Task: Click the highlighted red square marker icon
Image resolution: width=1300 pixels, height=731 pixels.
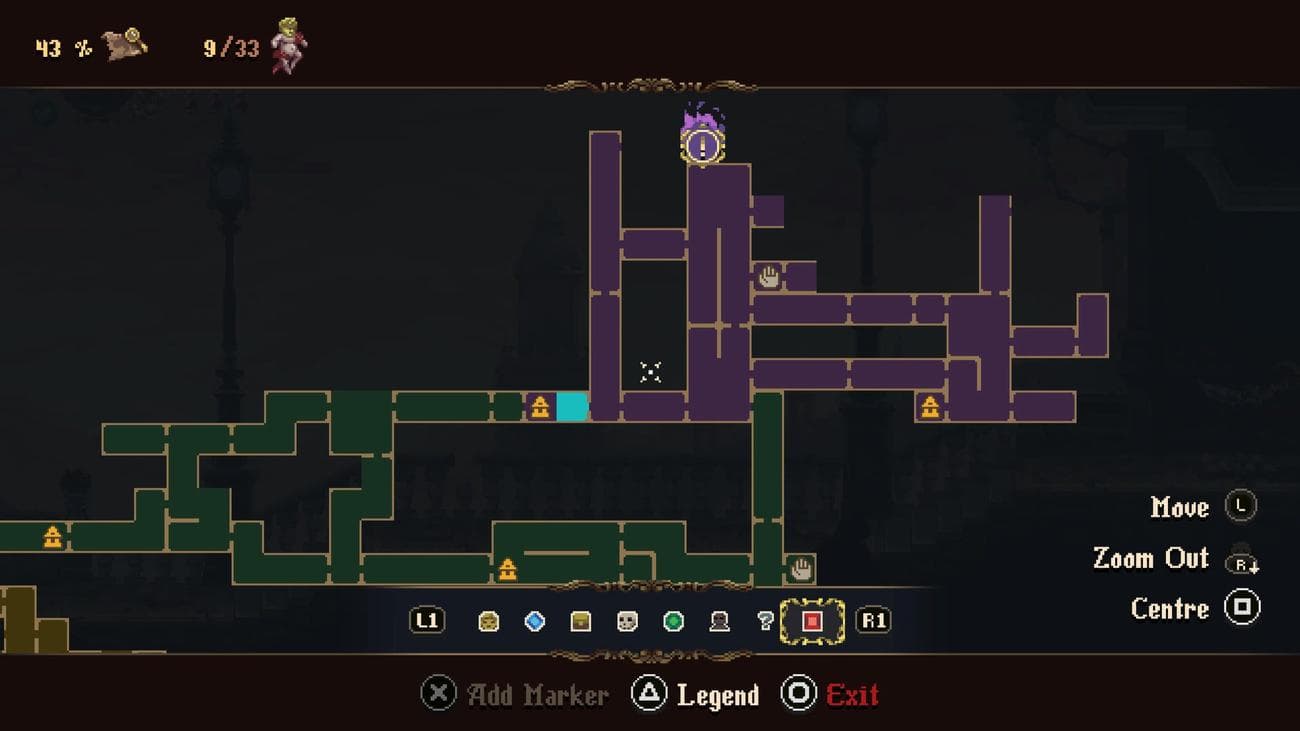Action: (x=811, y=620)
